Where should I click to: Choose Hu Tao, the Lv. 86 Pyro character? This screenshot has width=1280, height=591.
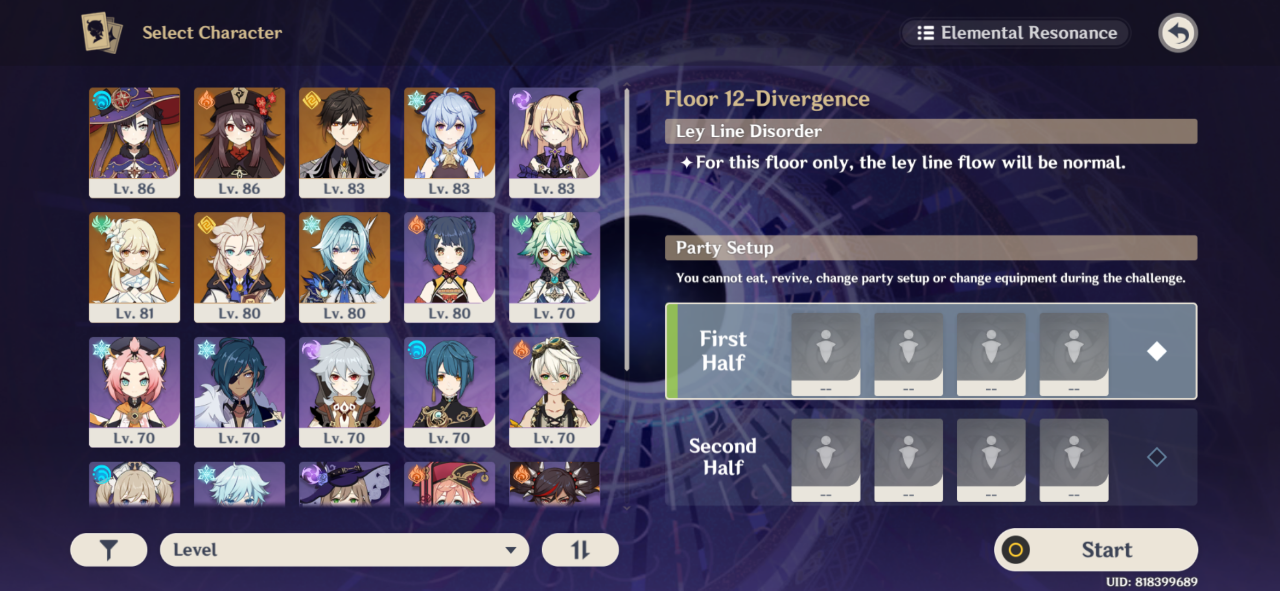(x=240, y=141)
